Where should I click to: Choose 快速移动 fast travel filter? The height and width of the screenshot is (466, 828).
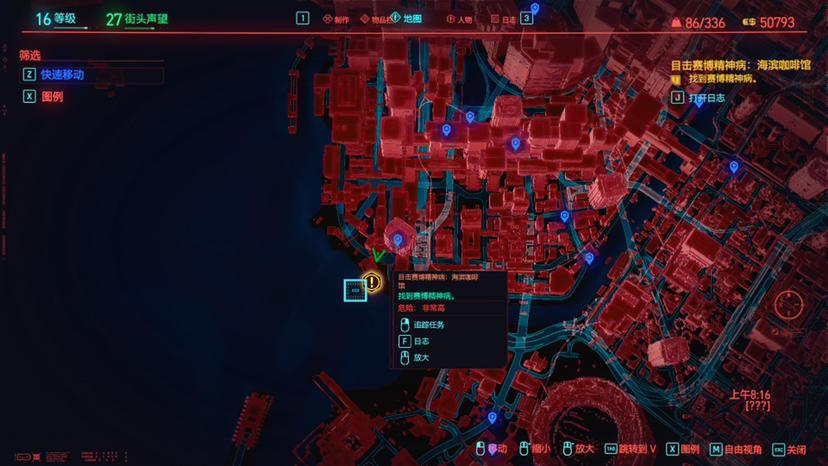coord(62,75)
